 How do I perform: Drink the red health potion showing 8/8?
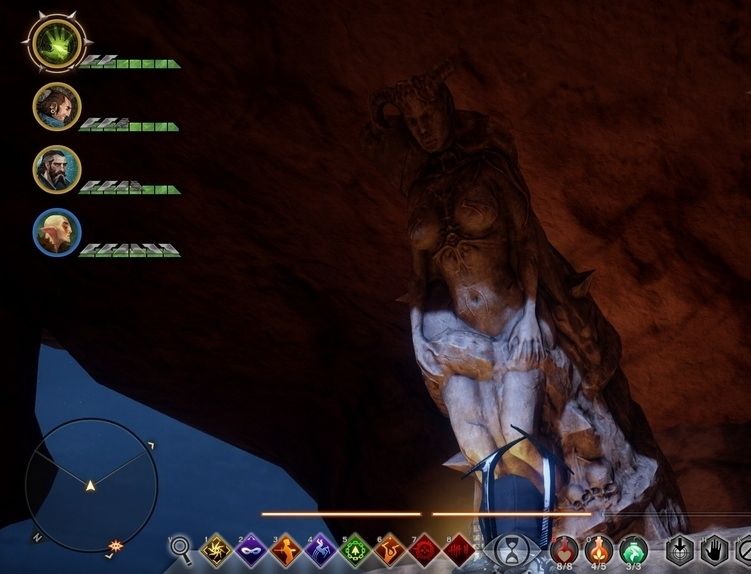[x=565, y=549]
